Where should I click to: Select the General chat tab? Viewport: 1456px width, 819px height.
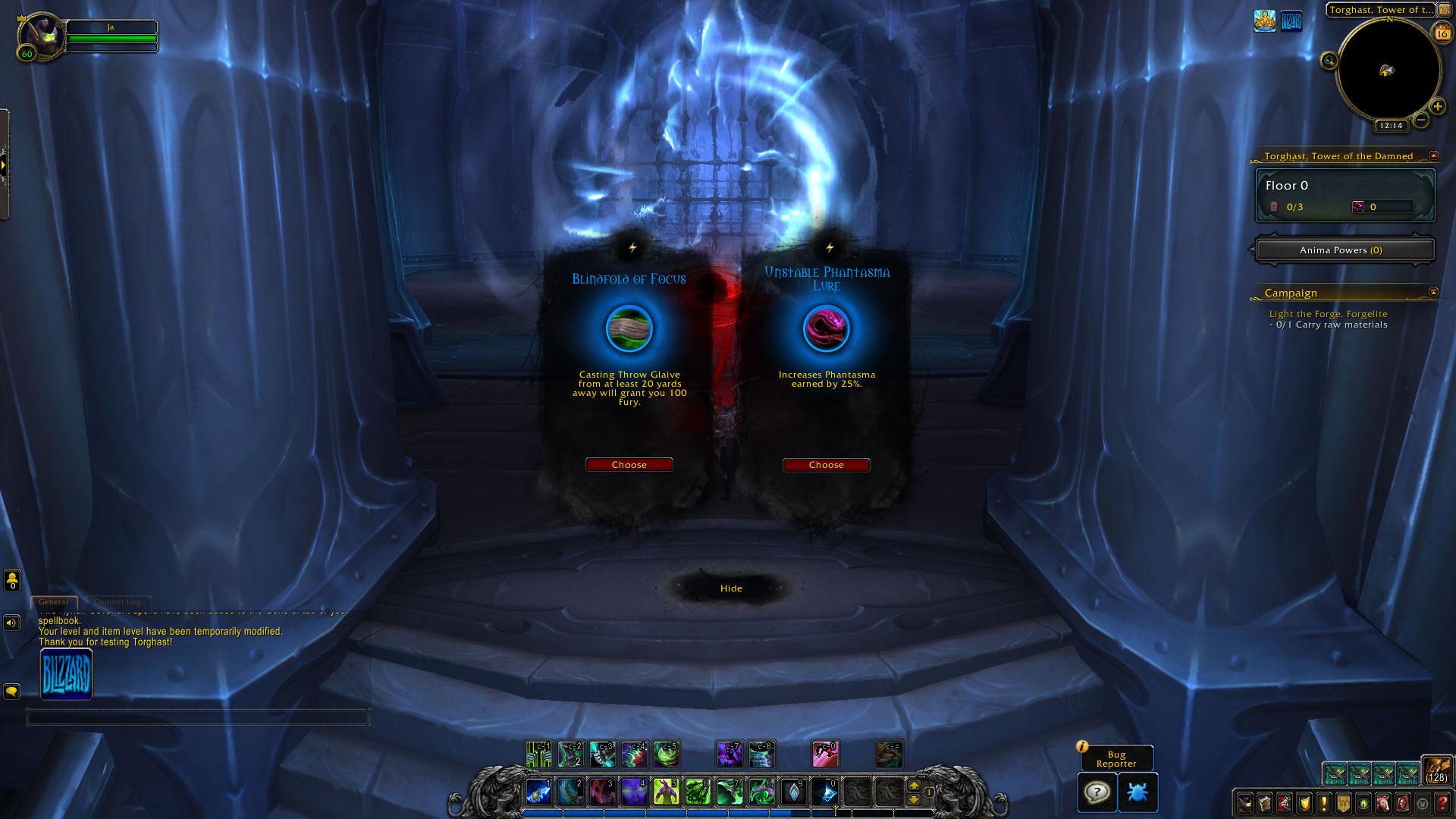click(x=54, y=602)
